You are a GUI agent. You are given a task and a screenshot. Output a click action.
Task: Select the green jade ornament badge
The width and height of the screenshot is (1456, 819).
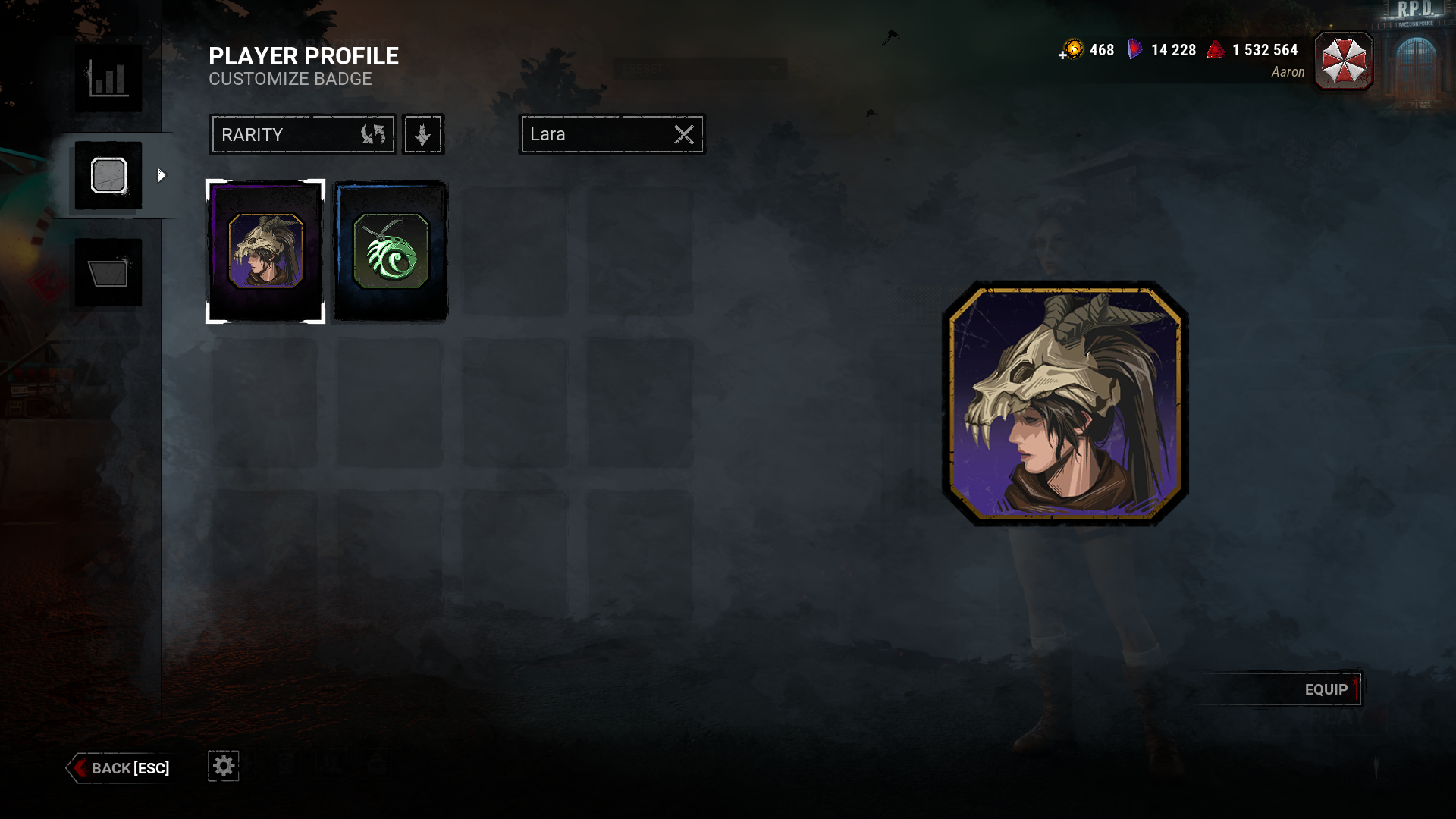[389, 250]
